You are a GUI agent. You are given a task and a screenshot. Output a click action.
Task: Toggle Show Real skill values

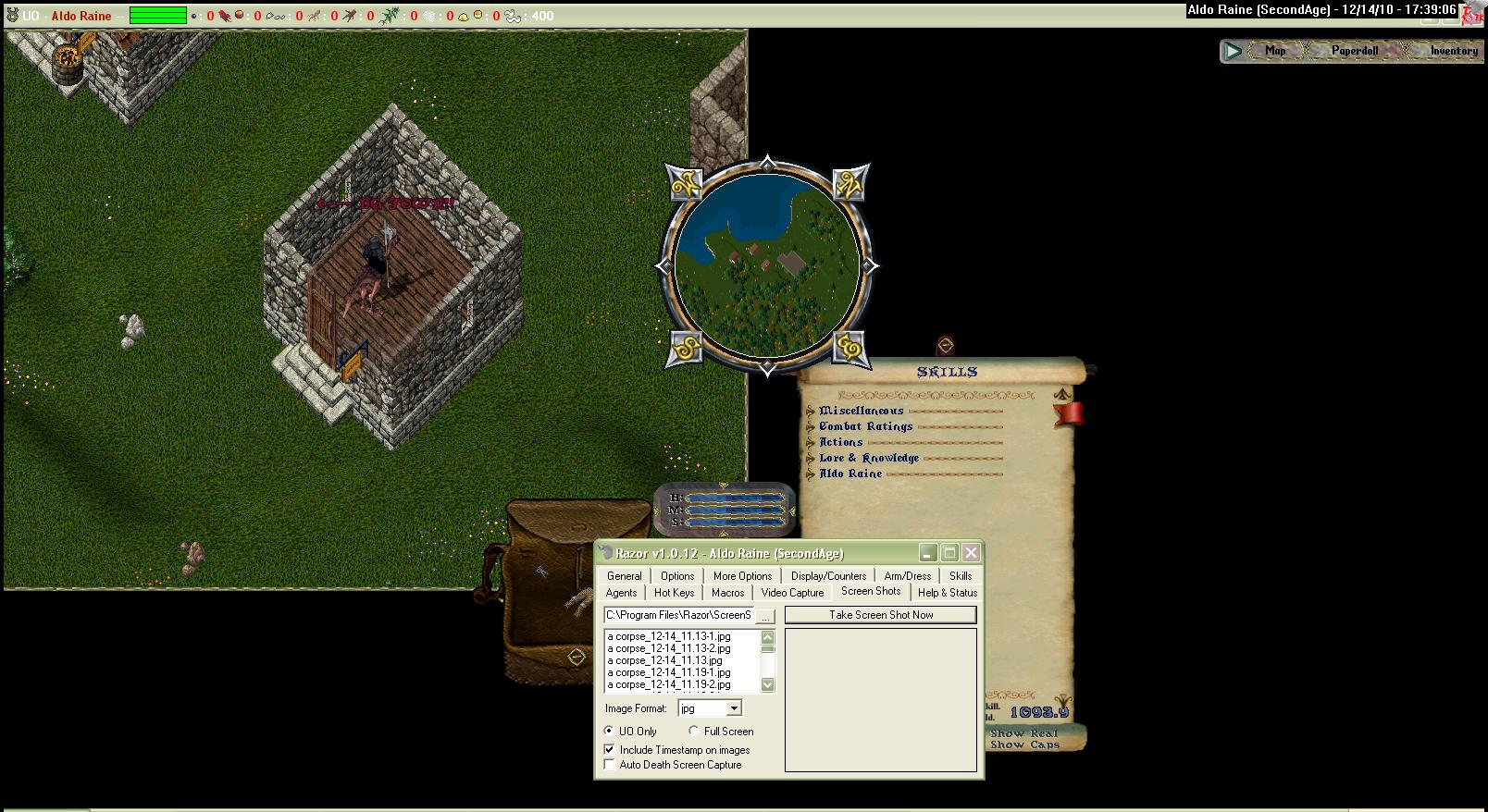pyautogui.click(x=1023, y=733)
